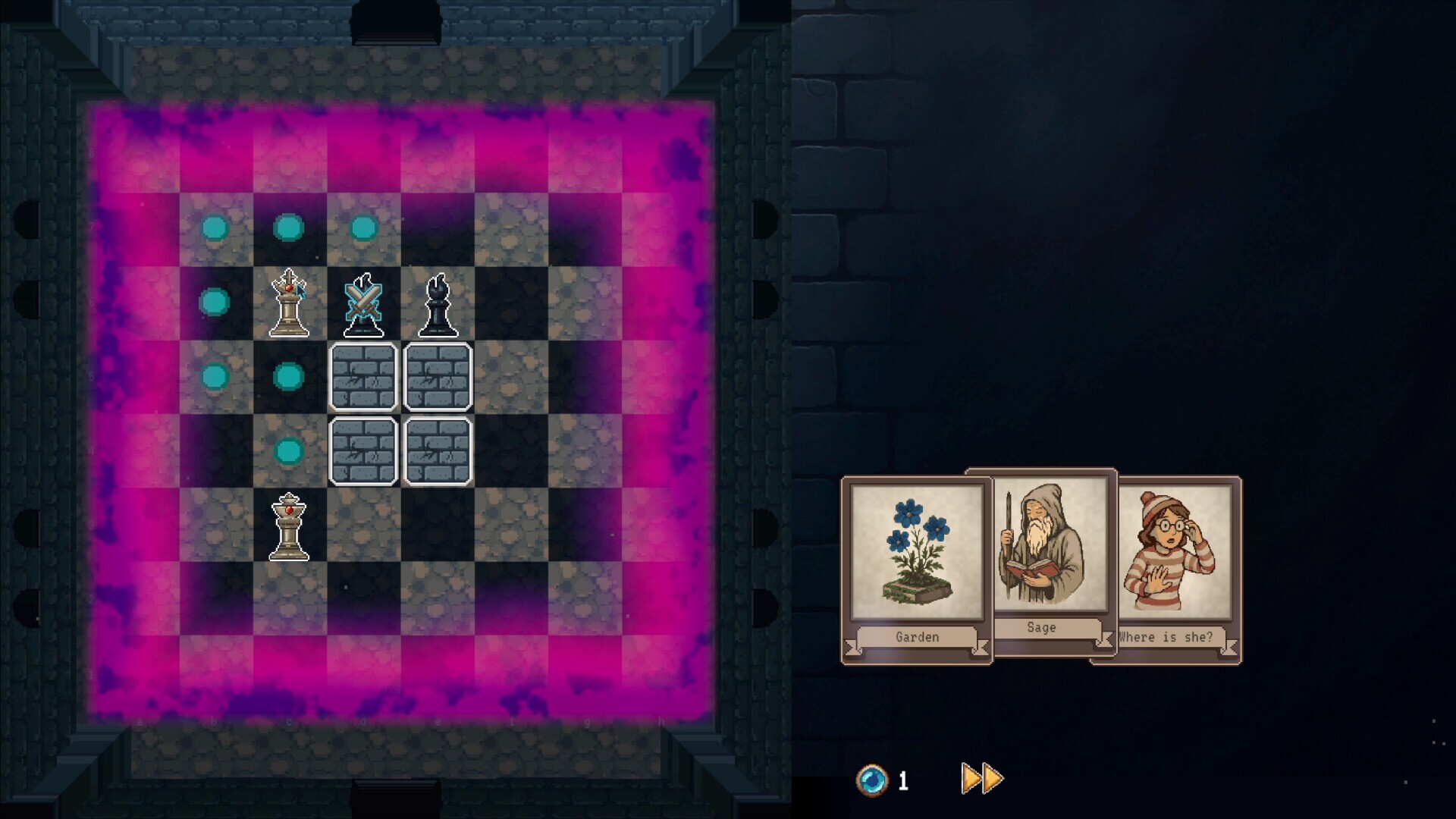Select the white queen near the board bottom
1456x819 pixels.
288,527
